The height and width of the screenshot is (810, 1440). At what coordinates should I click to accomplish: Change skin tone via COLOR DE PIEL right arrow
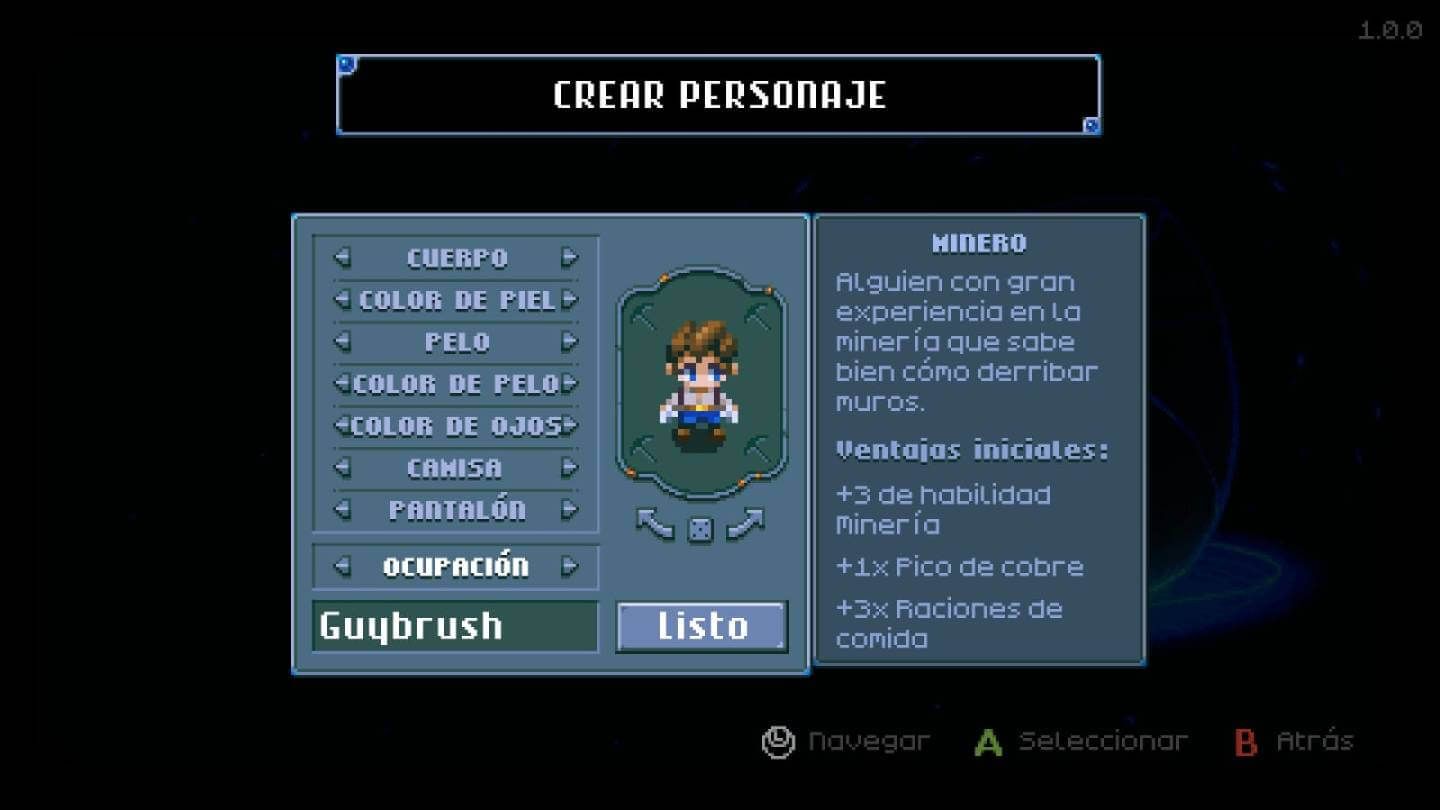click(x=571, y=299)
